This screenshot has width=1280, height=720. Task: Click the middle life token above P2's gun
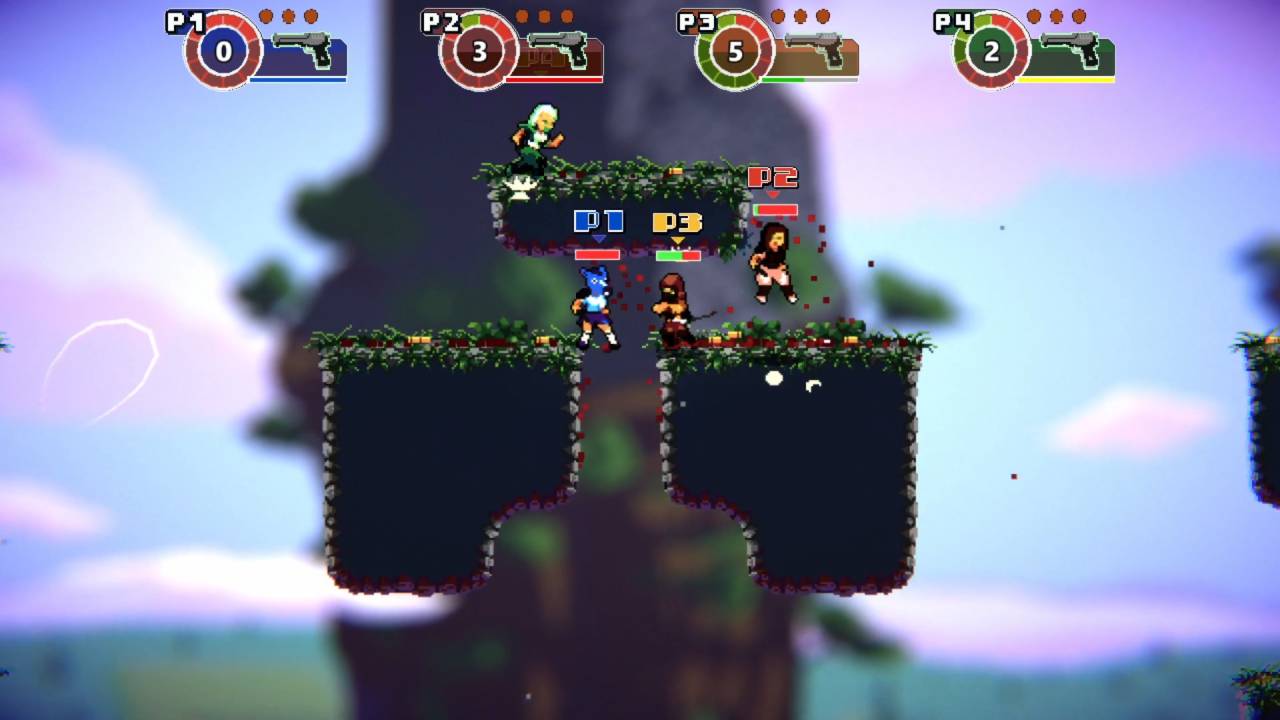(x=545, y=15)
